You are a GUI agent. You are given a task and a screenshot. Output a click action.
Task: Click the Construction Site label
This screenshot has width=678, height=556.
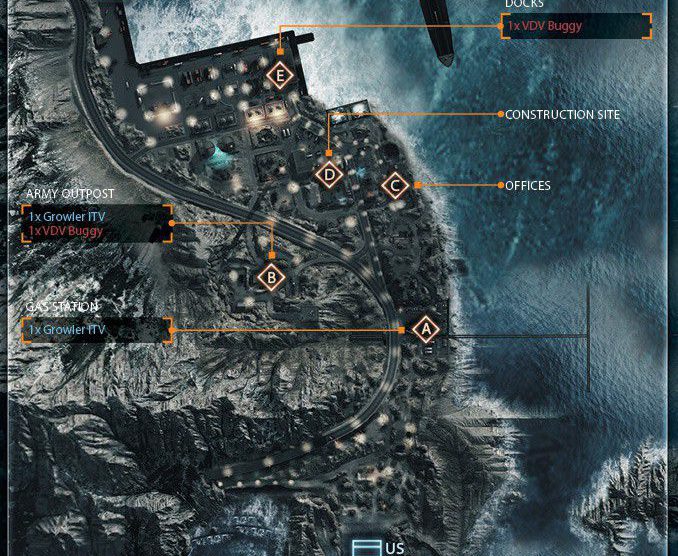pos(562,115)
